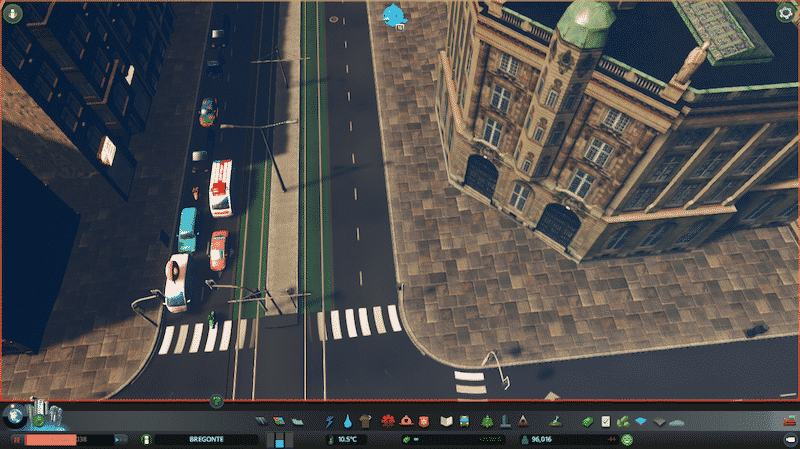This screenshot has height=449, width=800.
Task: Open the Water and Sewage menu
Action: point(347,421)
